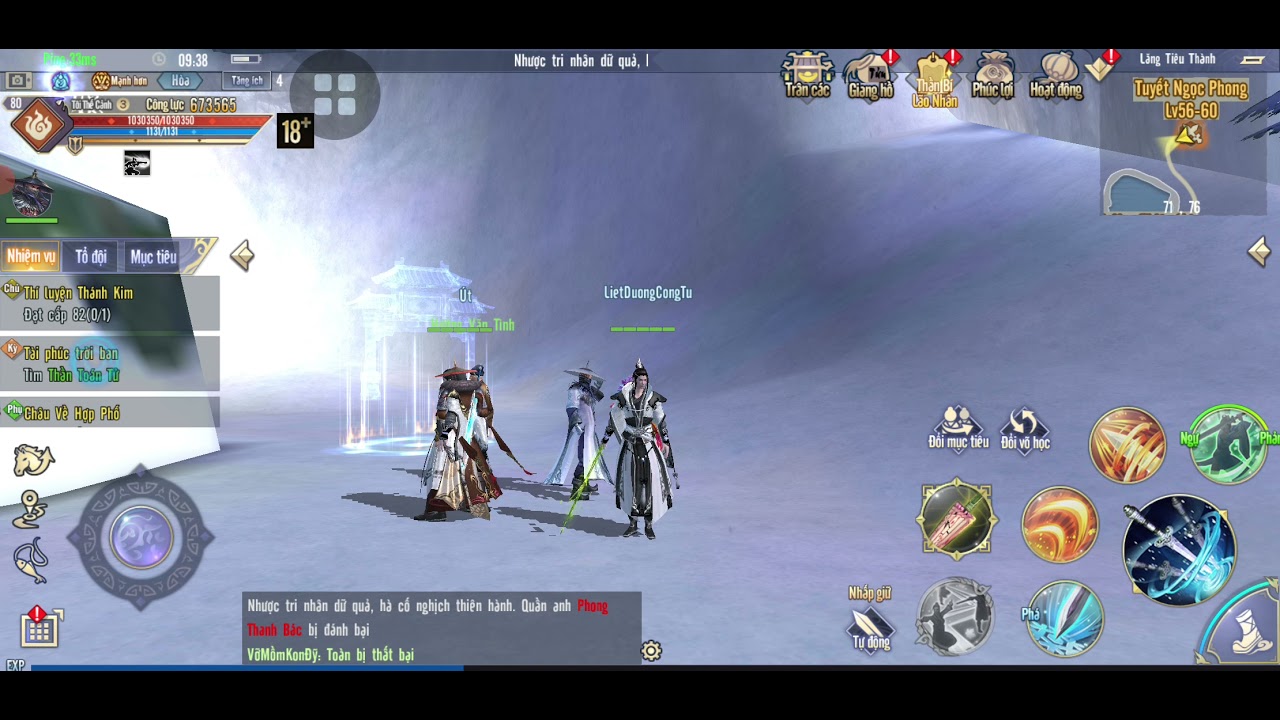
Task: Tap the Đổi võ học button
Action: [1025, 427]
